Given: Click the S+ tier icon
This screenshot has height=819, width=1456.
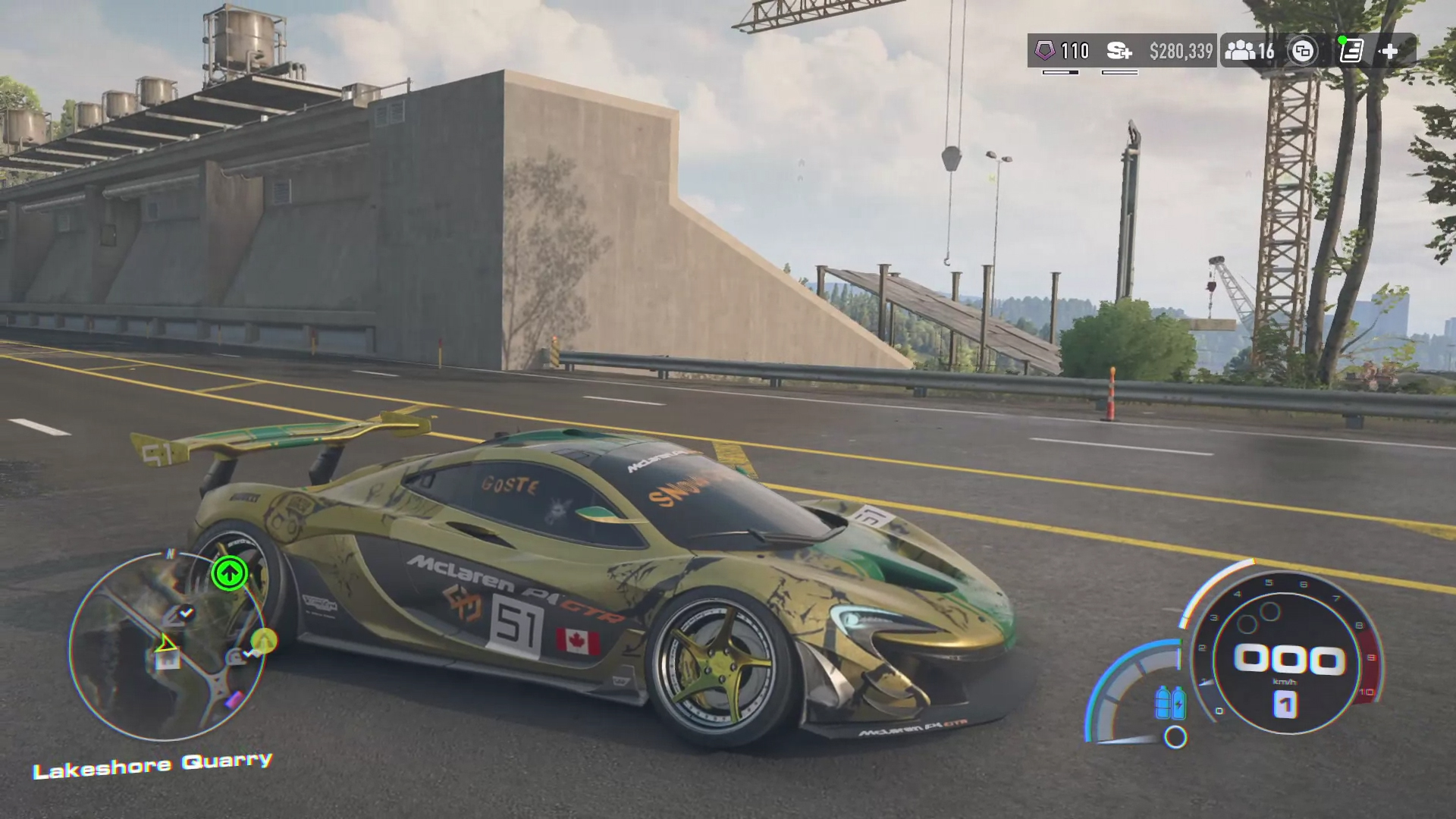Looking at the screenshot, I should coord(1119,51).
